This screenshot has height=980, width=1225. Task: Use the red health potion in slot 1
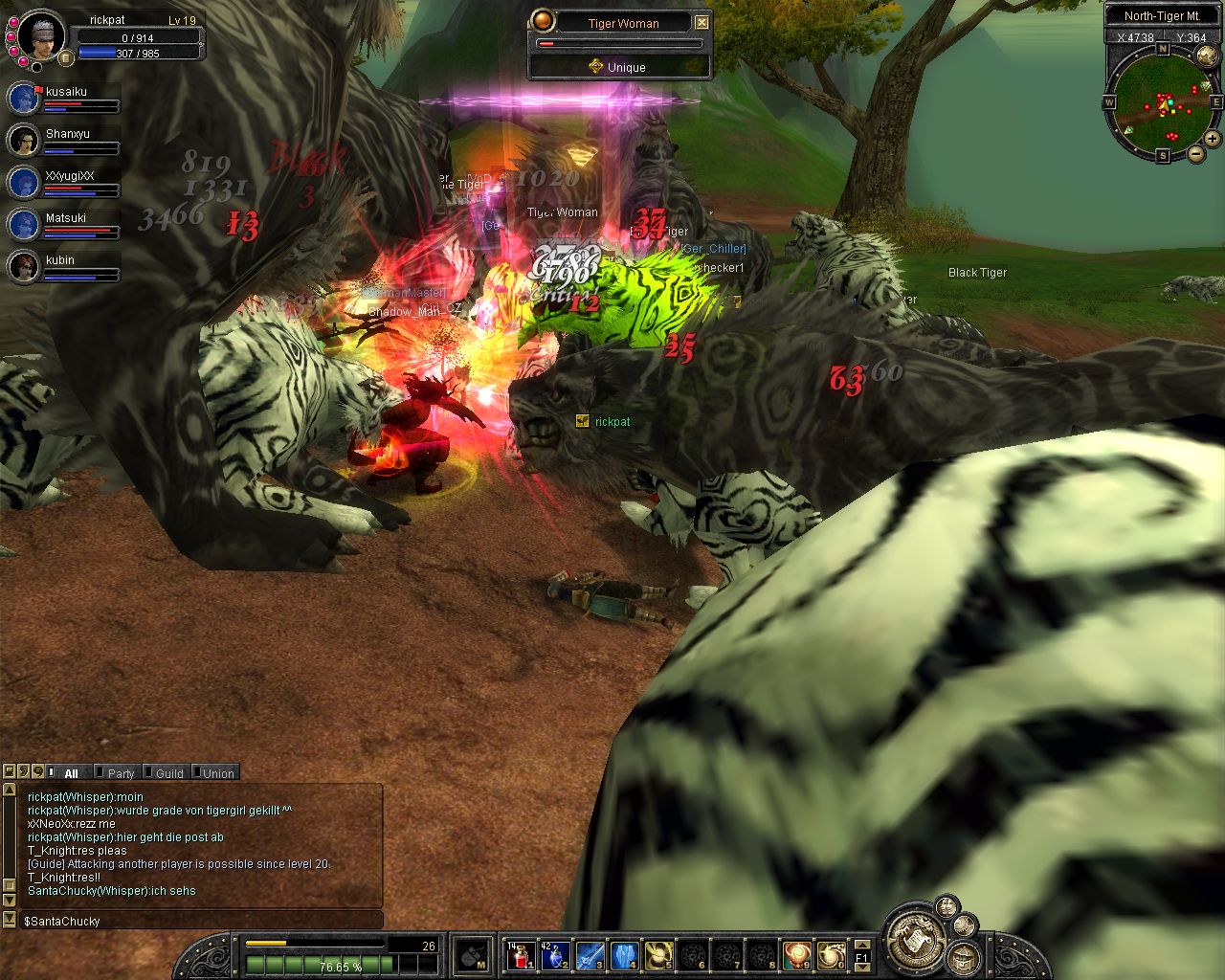(521, 955)
